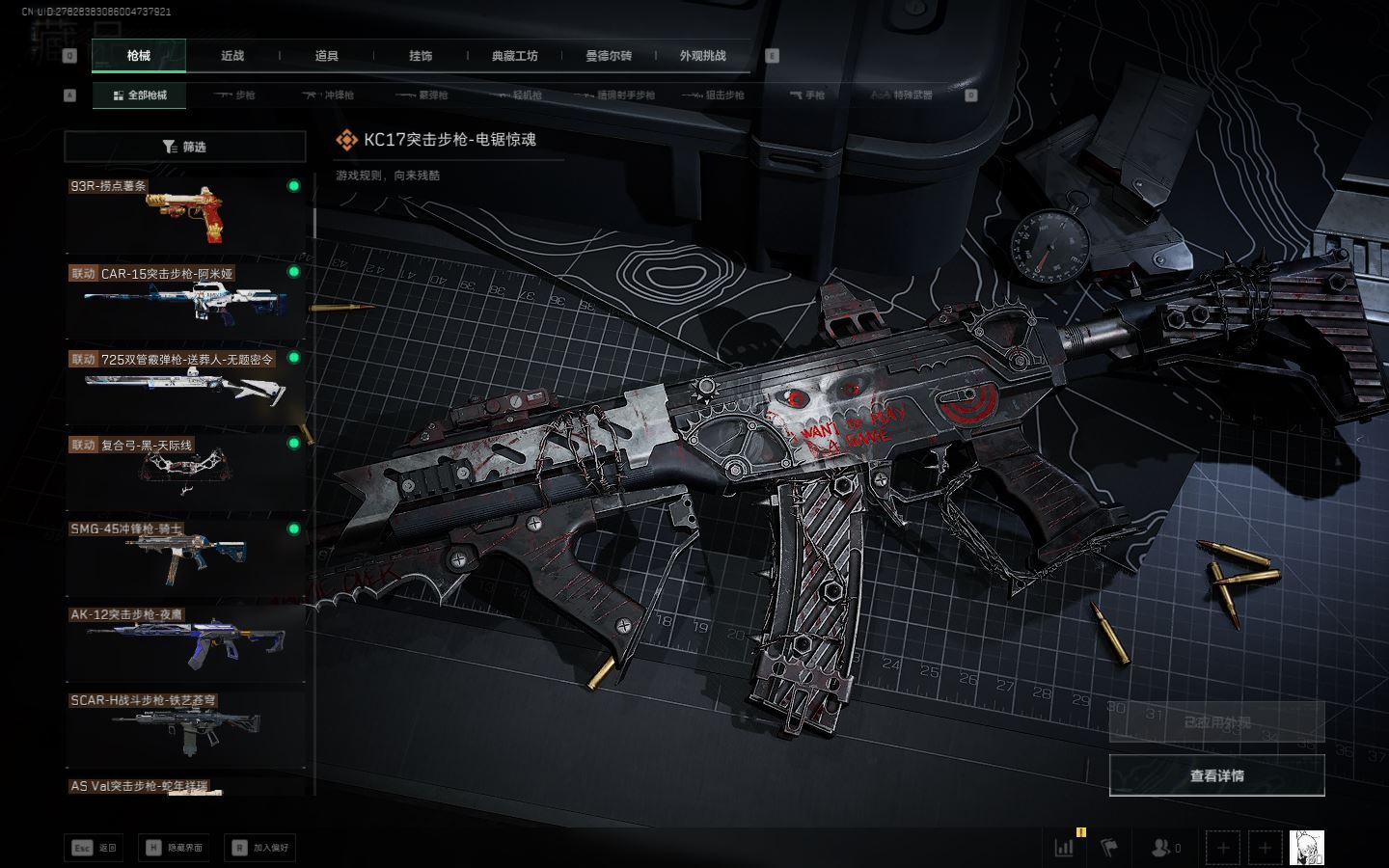Viewport: 1389px width, 868px height.
Task: Choose the CAR-15 阿米娅 skin
Action: tap(185, 299)
